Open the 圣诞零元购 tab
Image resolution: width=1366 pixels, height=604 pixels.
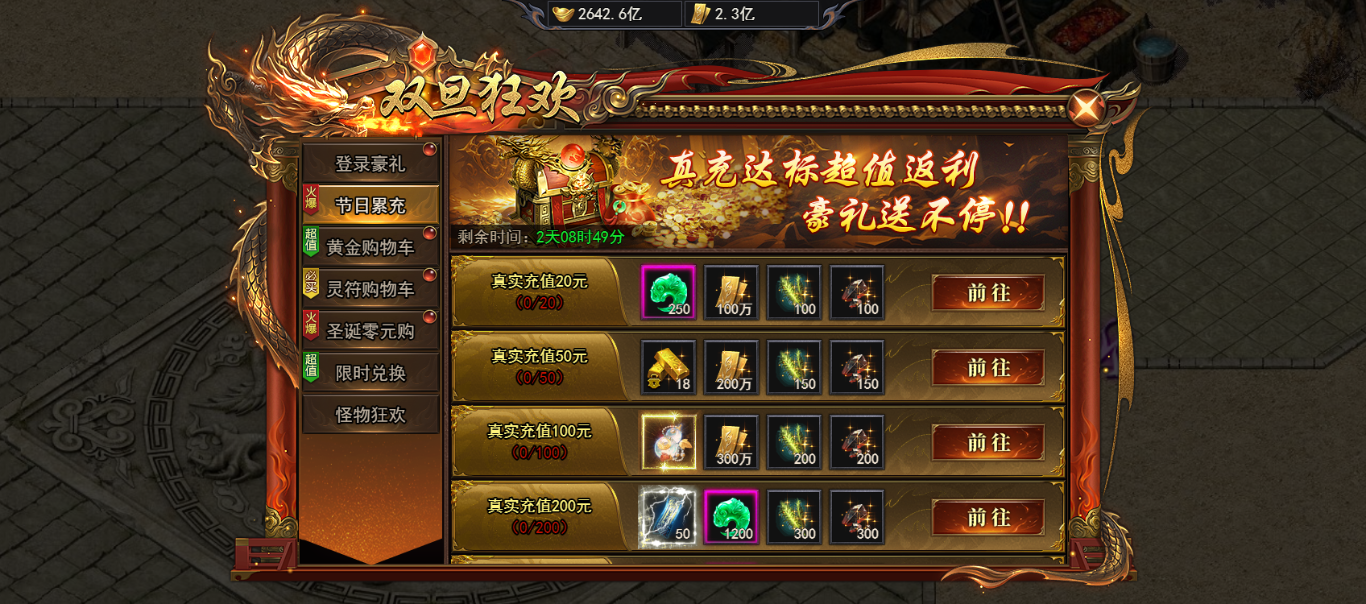tap(370, 331)
